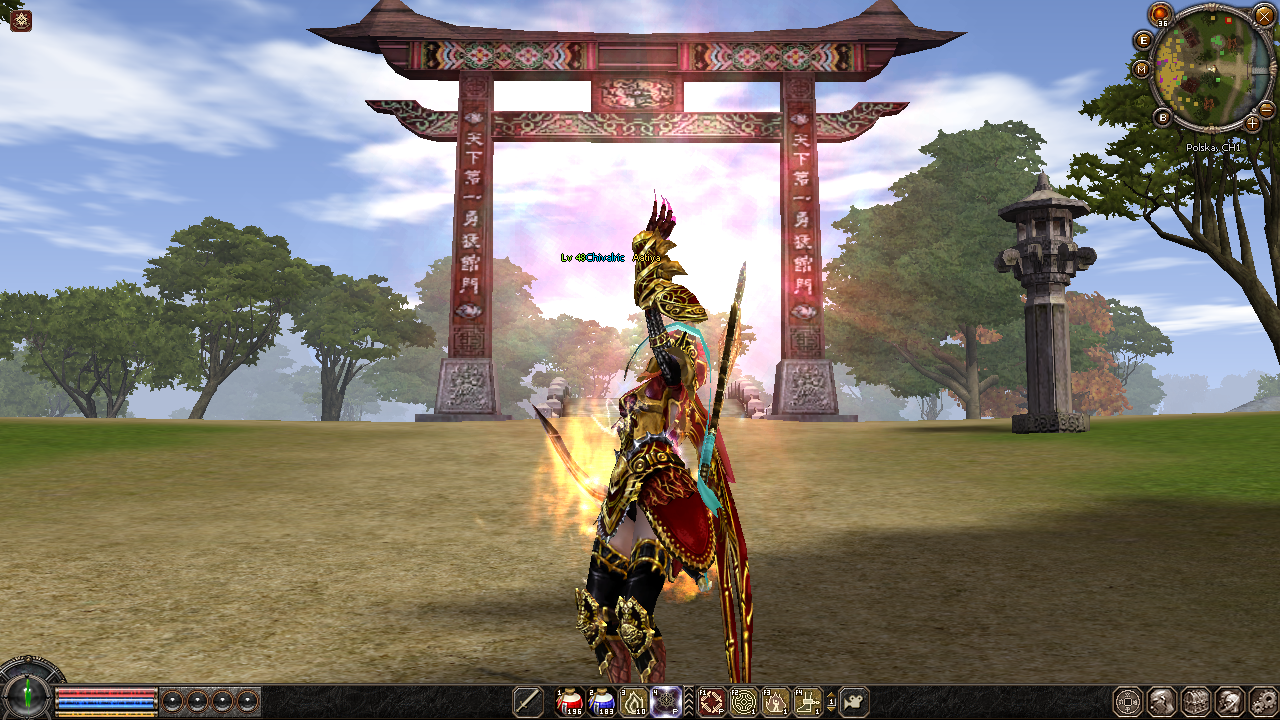Activate the F1 crossed swords skill

click(711, 701)
